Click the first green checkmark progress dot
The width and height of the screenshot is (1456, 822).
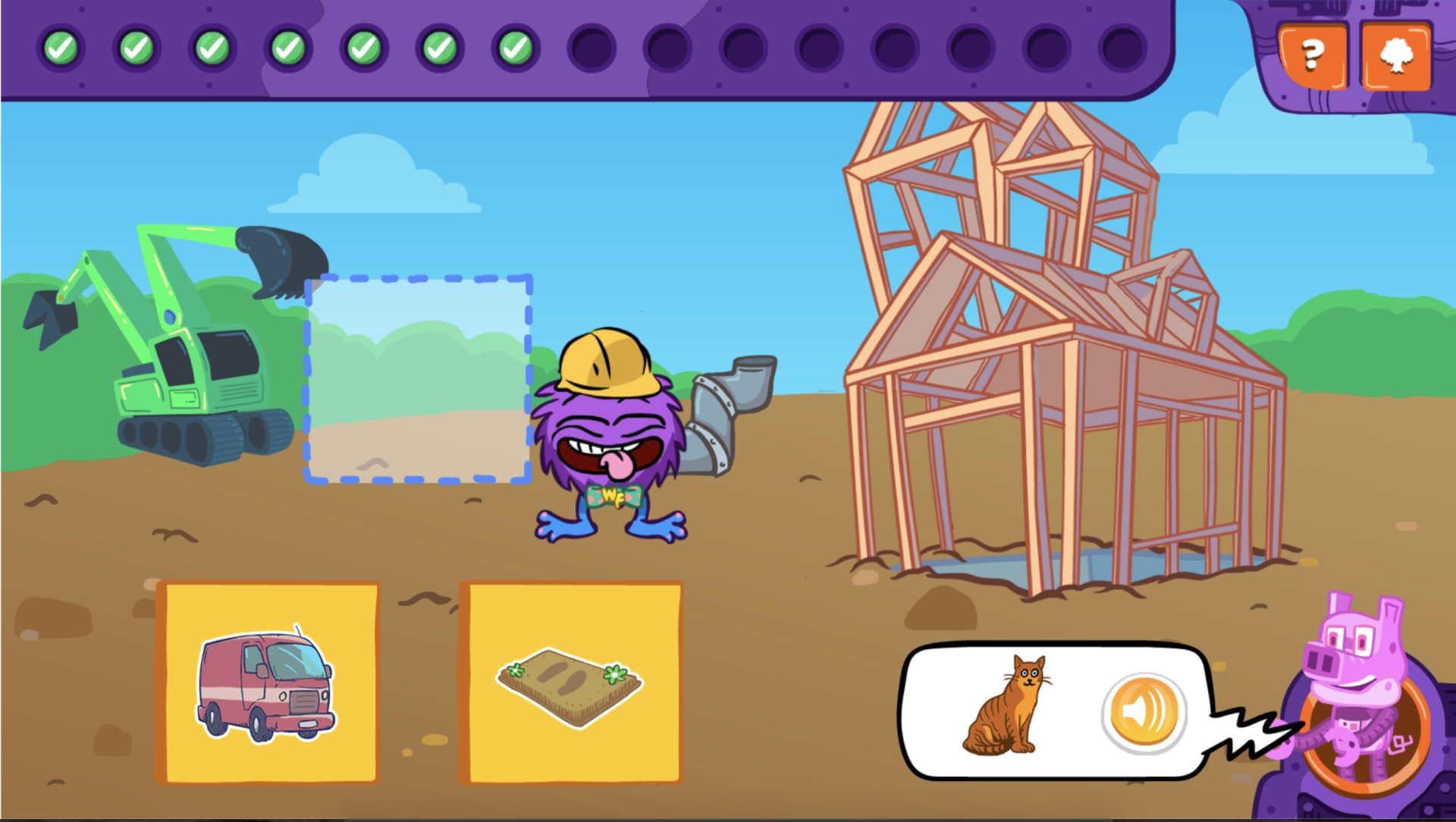coord(62,48)
